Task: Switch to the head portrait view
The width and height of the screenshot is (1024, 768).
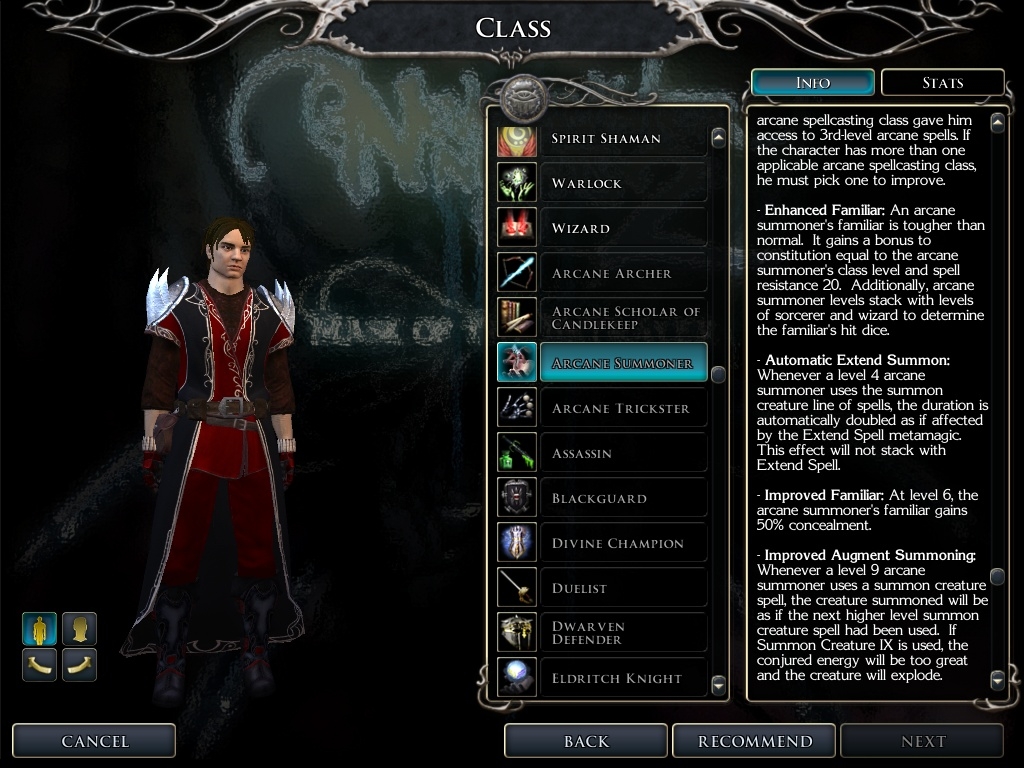Action: click(x=79, y=629)
